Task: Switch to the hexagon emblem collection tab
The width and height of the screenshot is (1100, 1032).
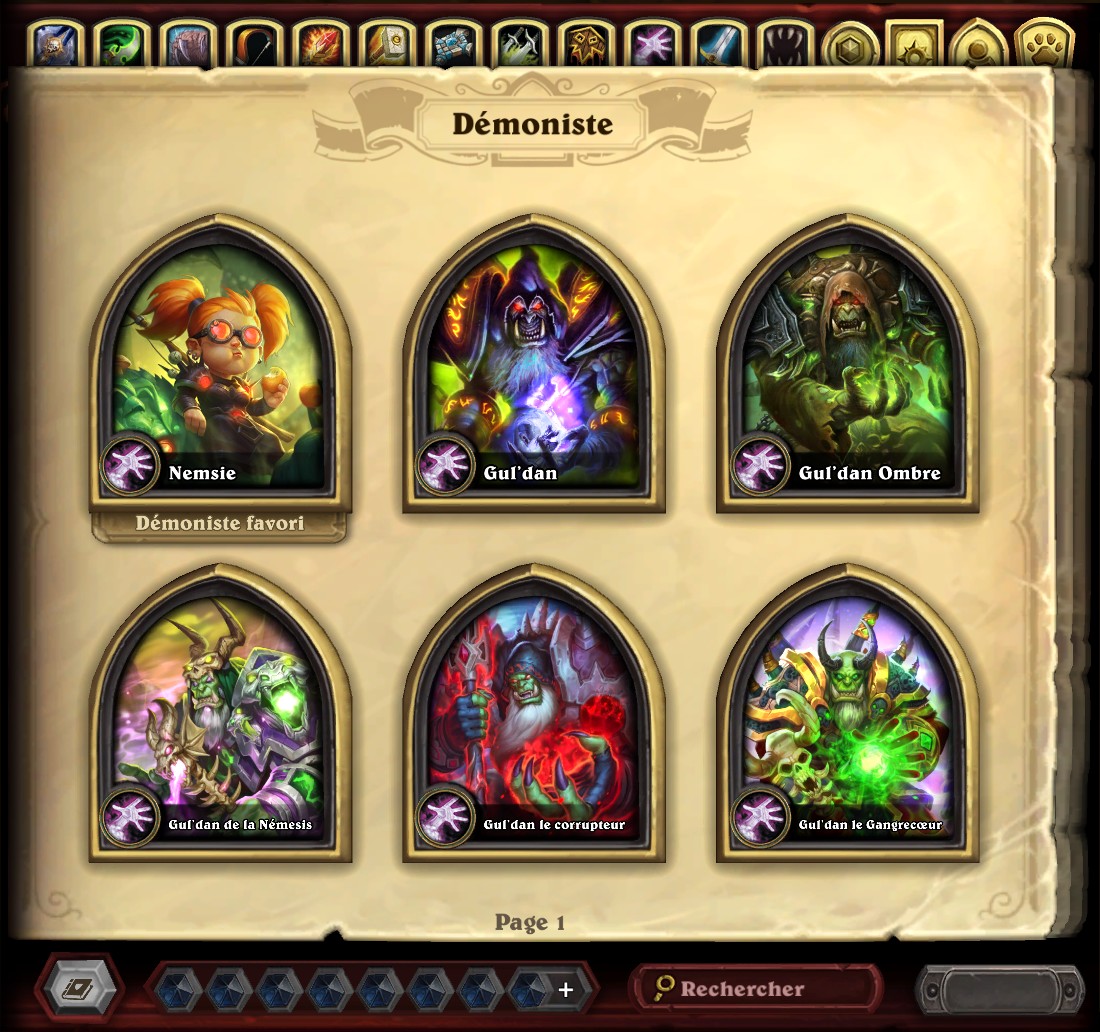Action: pyautogui.click(x=850, y=45)
